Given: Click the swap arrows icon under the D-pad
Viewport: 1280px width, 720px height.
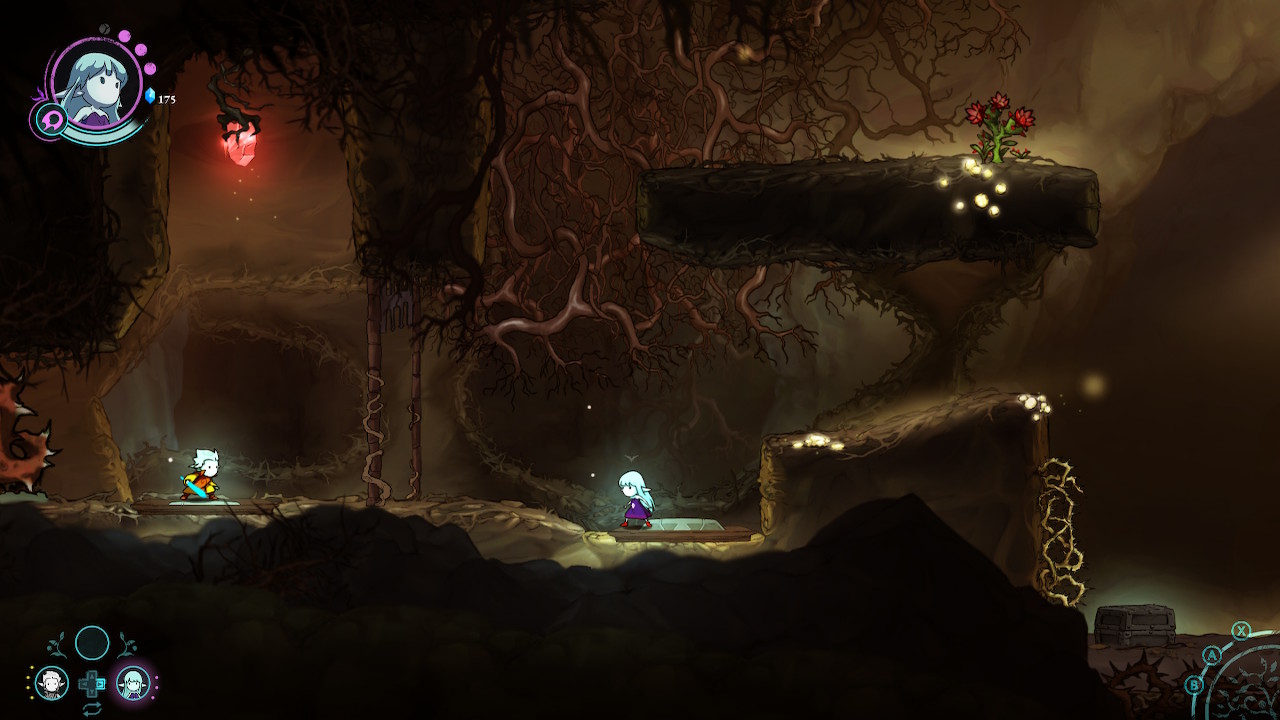Looking at the screenshot, I should [x=92, y=709].
